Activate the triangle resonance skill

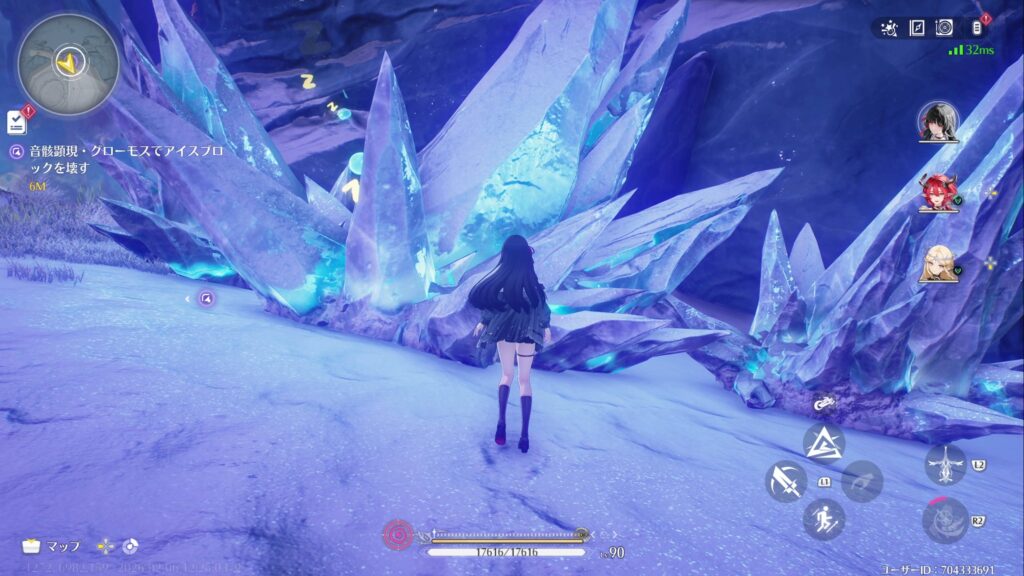click(x=824, y=442)
